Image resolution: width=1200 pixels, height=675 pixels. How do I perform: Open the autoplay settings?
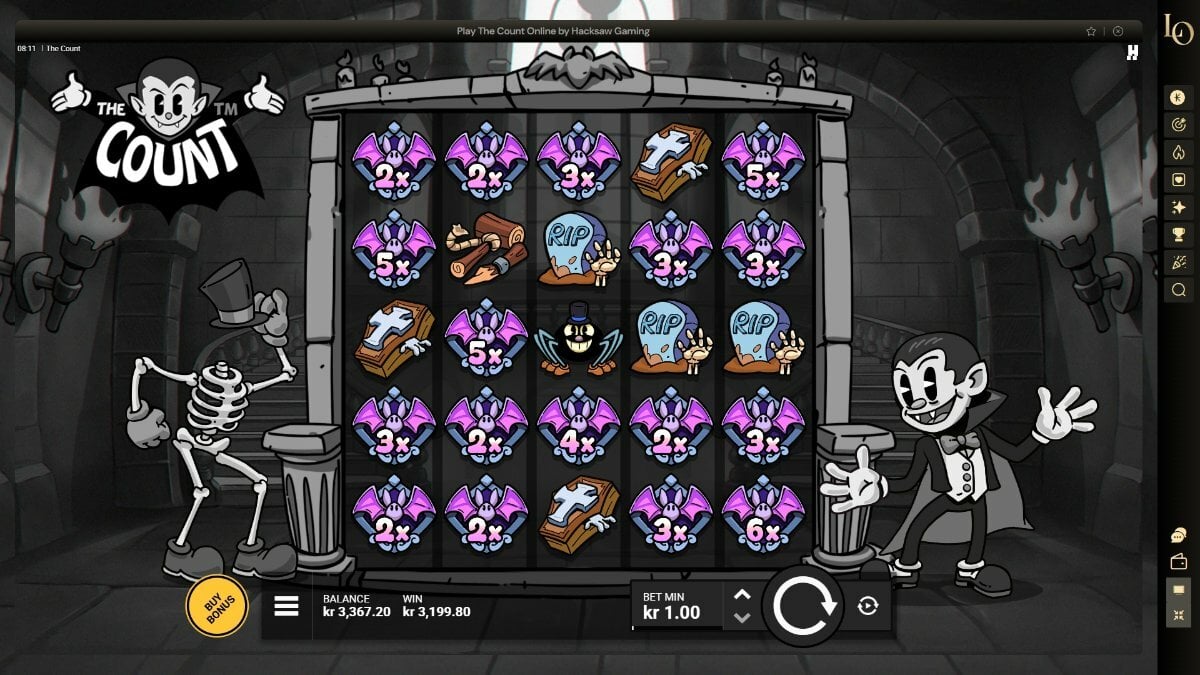click(867, 605)
